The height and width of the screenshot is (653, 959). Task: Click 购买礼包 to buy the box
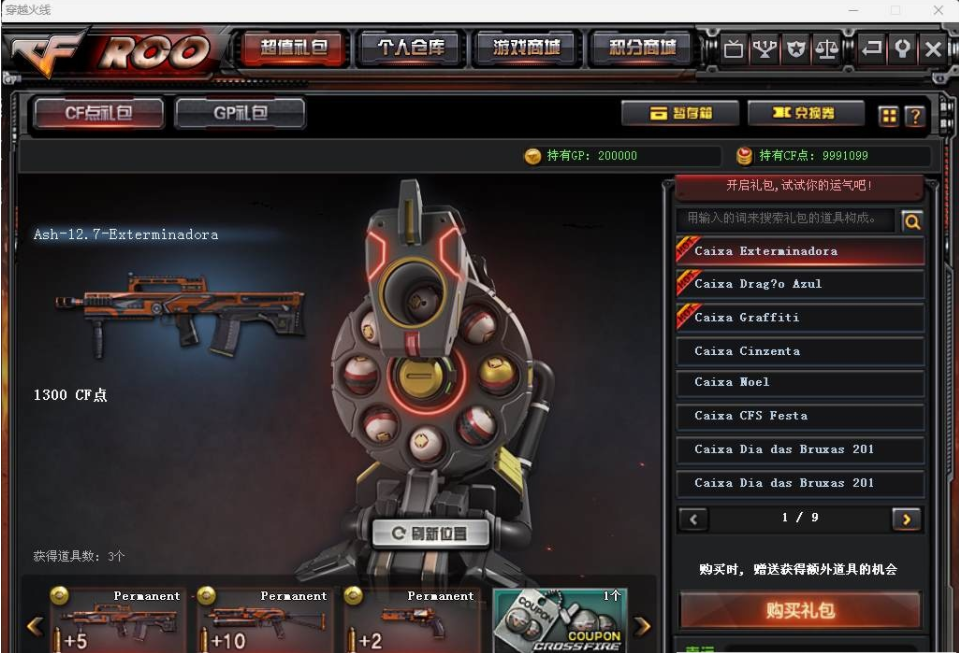tap(800, 610)
